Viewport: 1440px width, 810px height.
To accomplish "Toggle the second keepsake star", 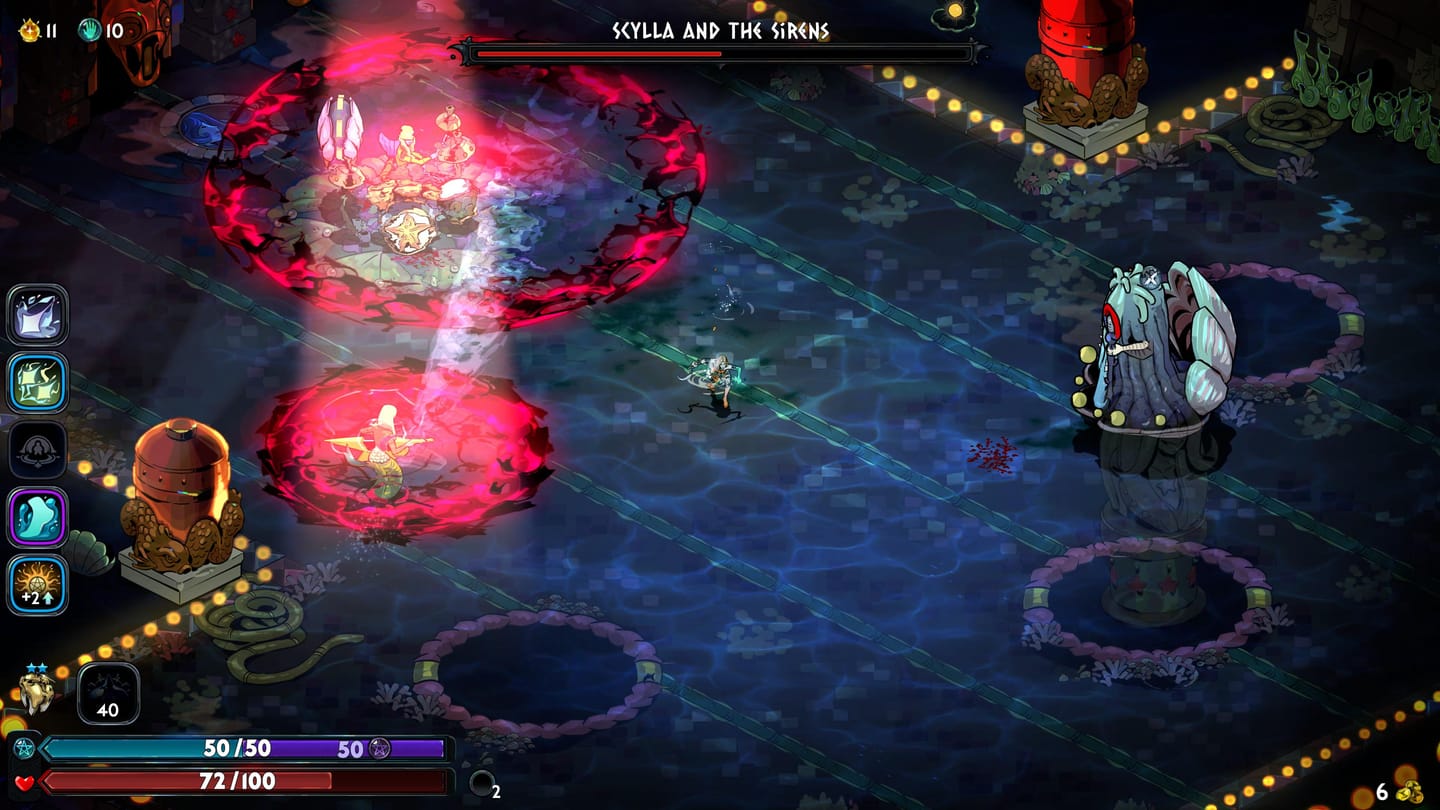I will [42, 667].
